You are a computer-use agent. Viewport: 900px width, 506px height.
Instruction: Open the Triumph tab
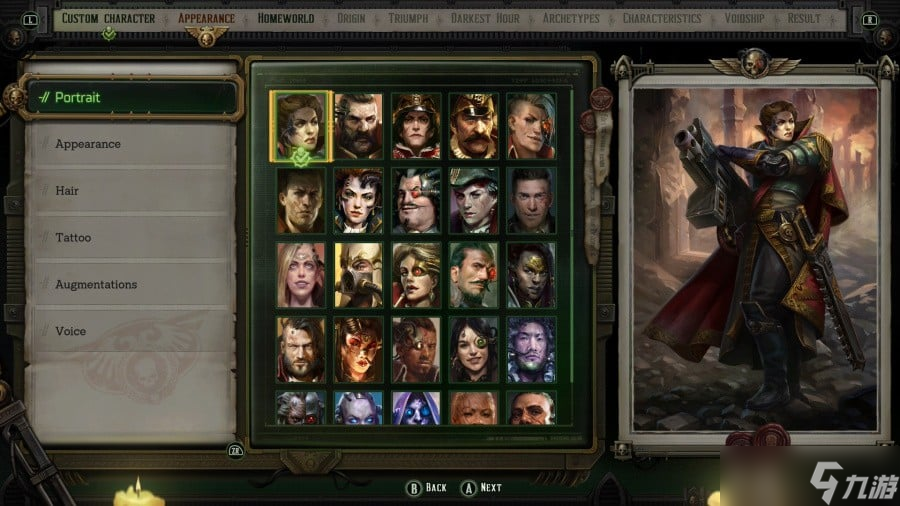[408, 18]
